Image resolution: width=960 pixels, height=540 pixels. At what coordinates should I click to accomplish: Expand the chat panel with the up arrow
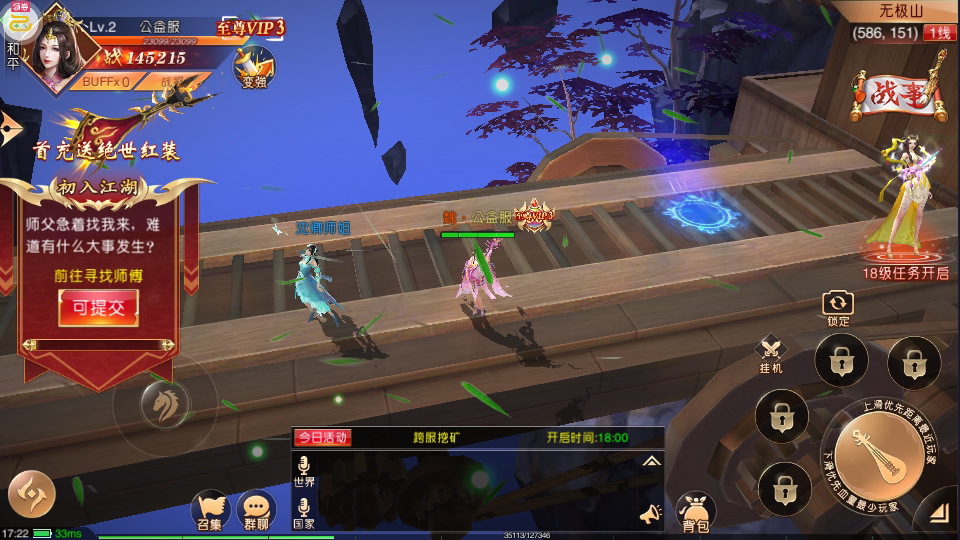(x=651, y=461)
